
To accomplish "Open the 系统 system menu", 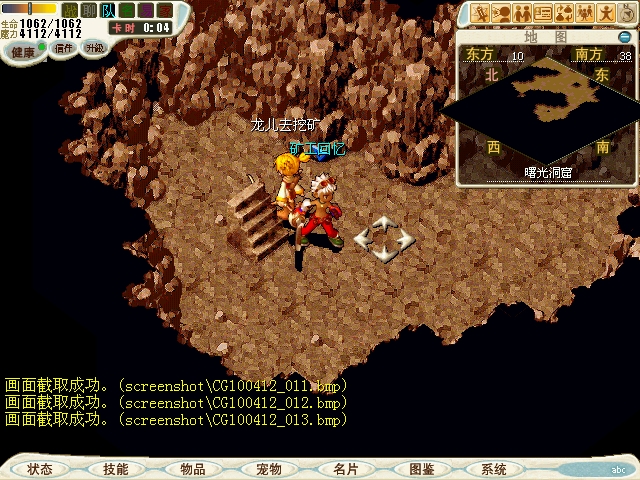I will [x=494, y=468].
